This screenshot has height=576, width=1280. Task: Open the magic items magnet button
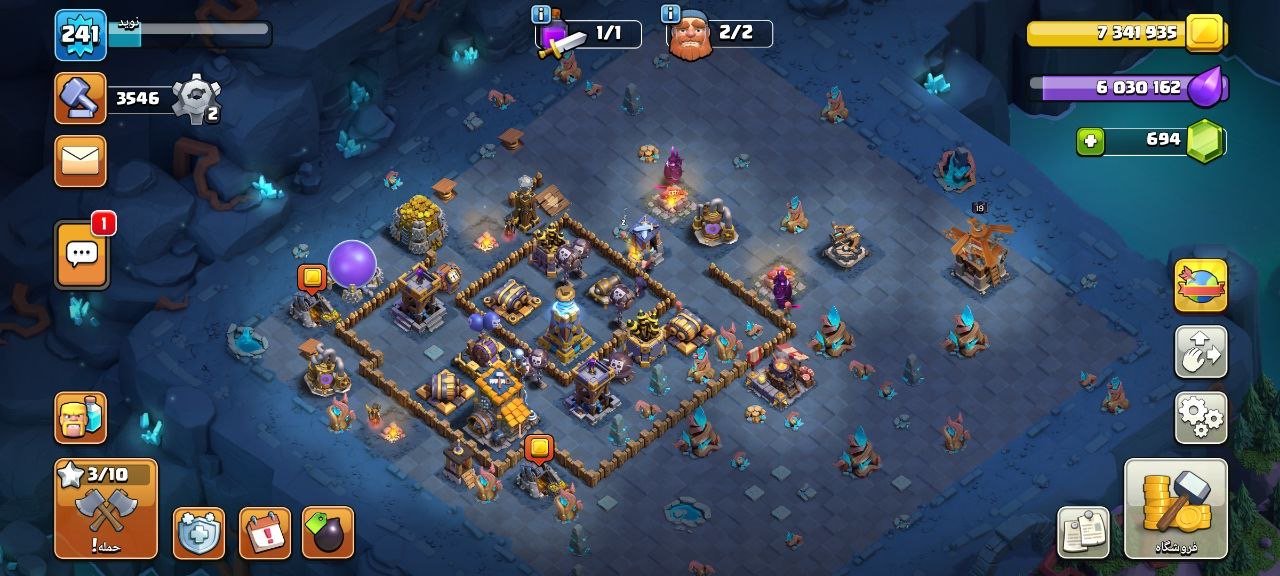pos(1200,351)
